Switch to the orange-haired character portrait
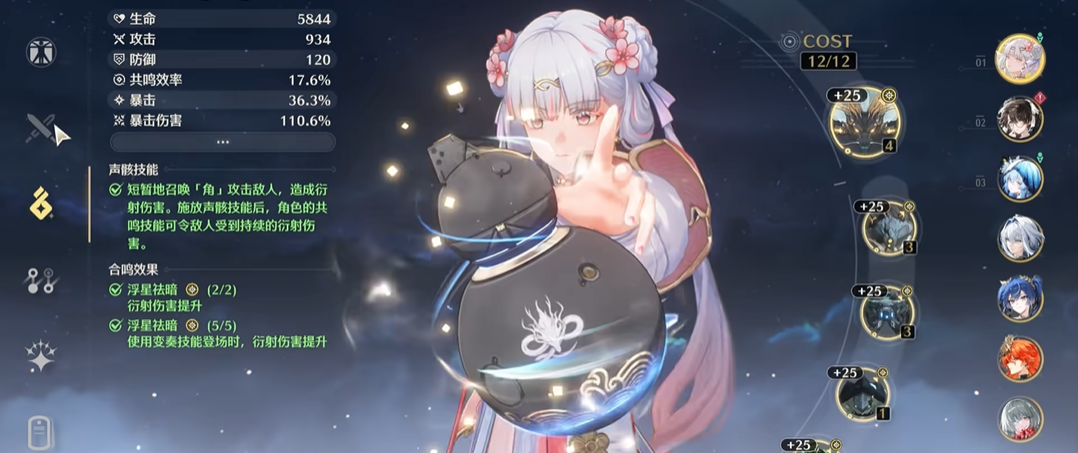1078x453 pixels. (x=1020, y=359)
